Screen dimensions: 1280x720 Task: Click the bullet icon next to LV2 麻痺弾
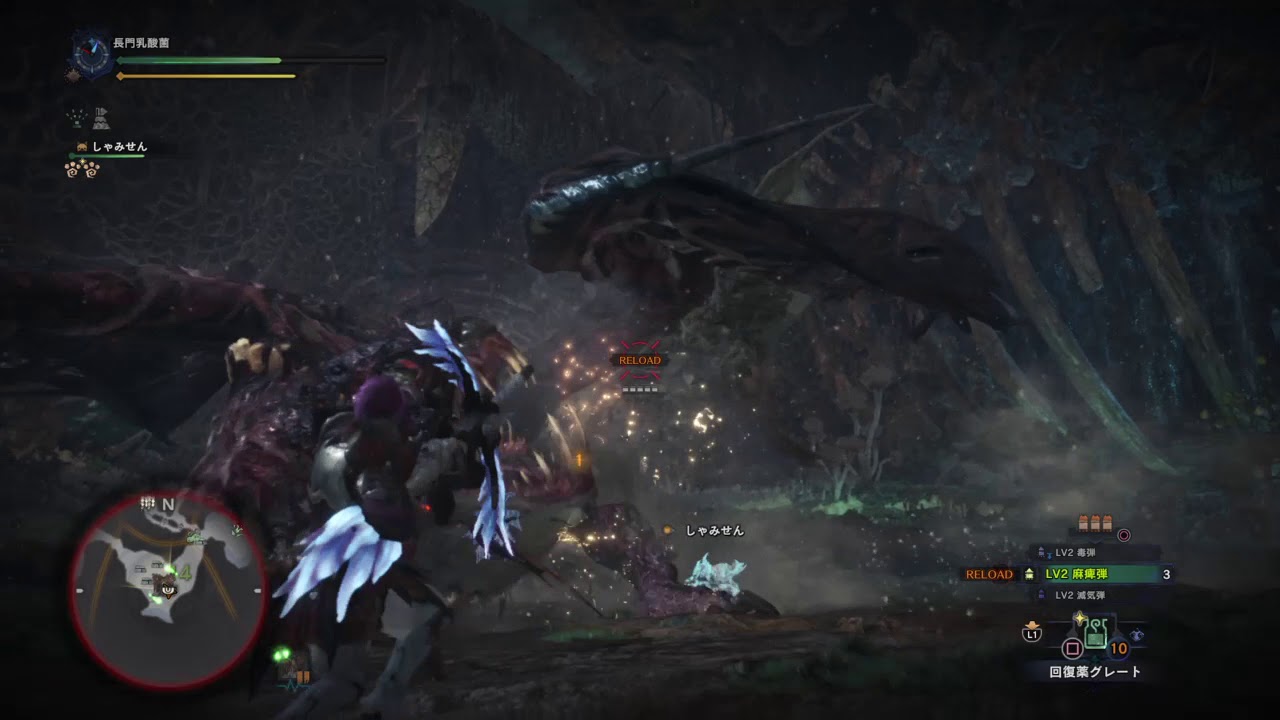1030,575
